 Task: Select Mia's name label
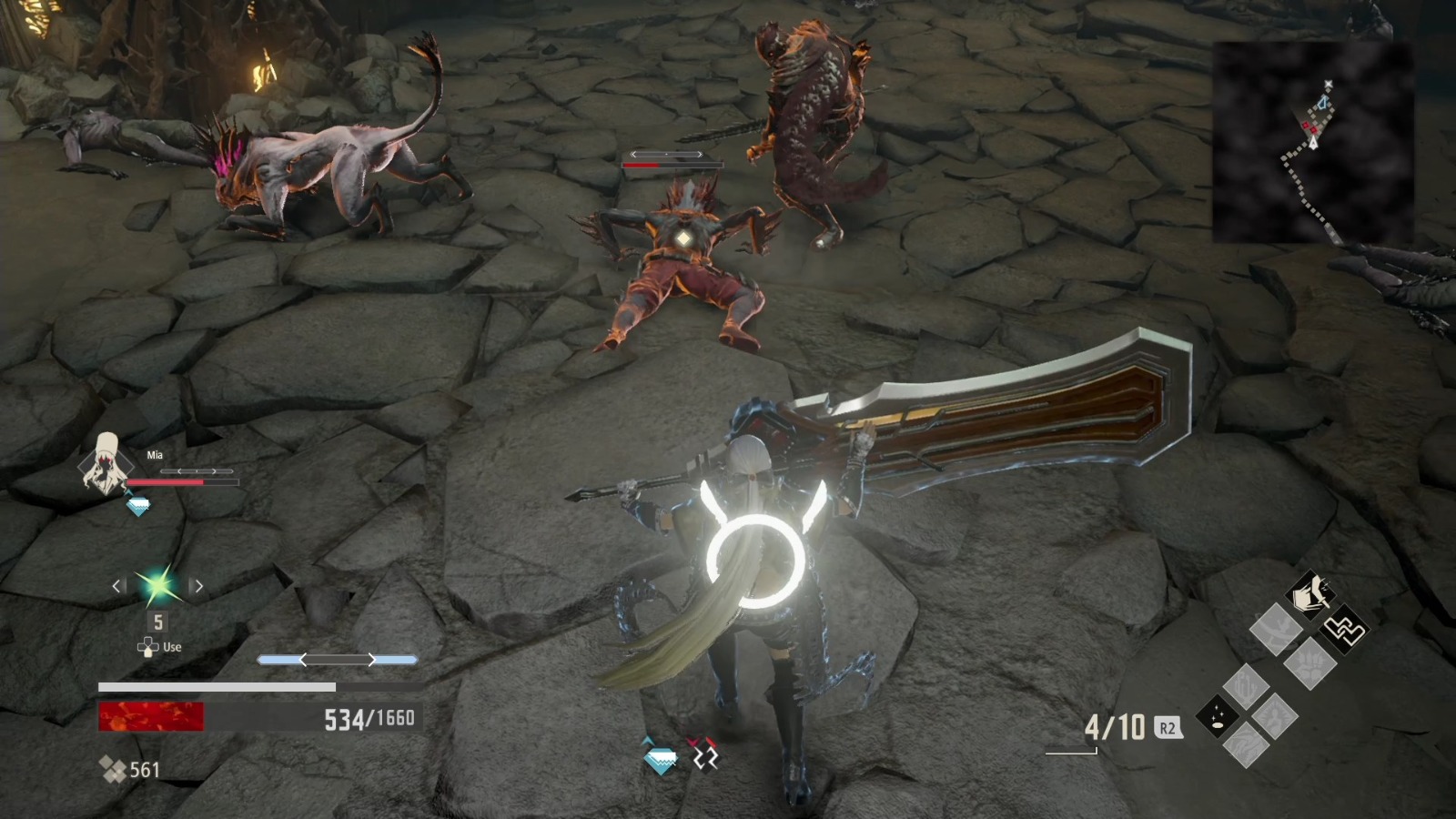tap(154, 455)
